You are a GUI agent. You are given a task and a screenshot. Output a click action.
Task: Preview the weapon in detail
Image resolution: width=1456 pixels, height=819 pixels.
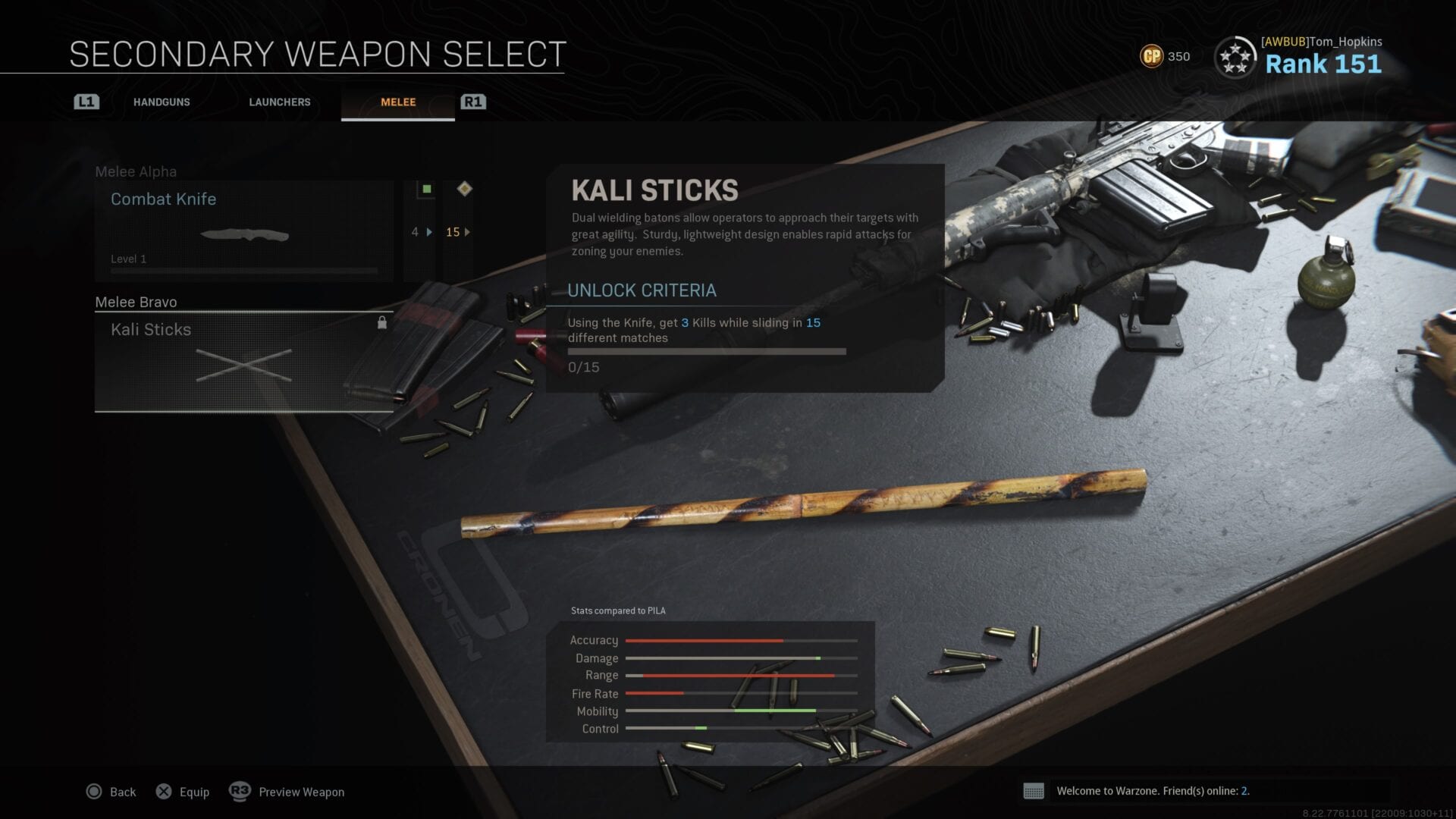click(x=287, y=792)
